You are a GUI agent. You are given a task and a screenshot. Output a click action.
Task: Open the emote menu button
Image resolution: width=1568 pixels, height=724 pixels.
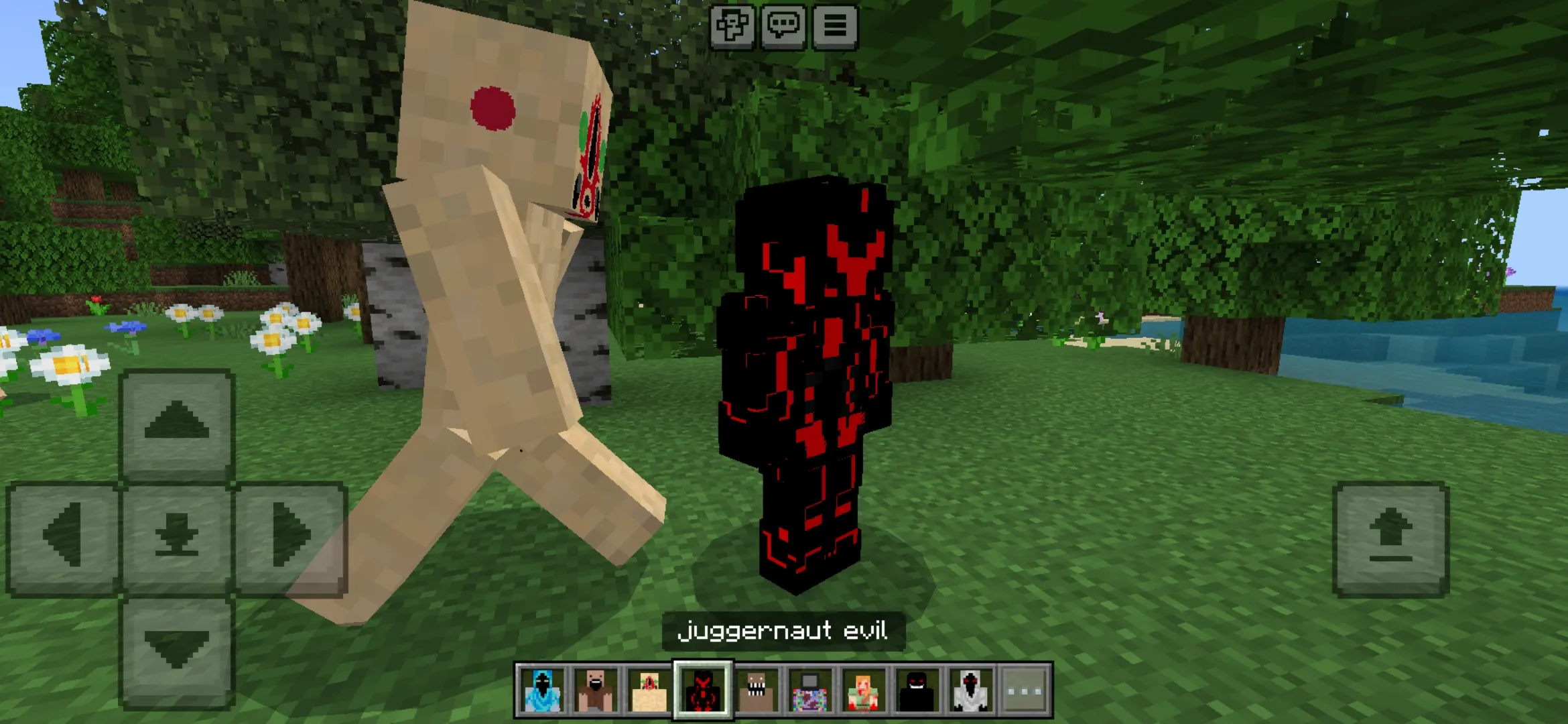[732, 27]
